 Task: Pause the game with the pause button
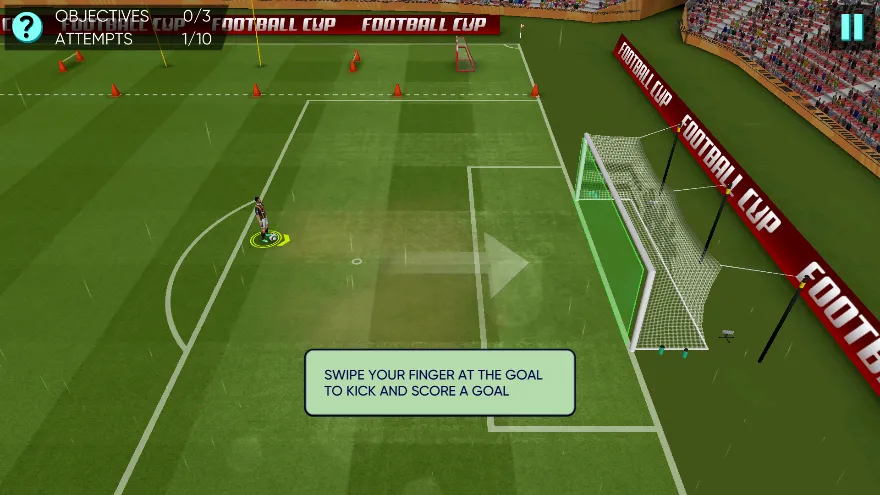point(851,27)
